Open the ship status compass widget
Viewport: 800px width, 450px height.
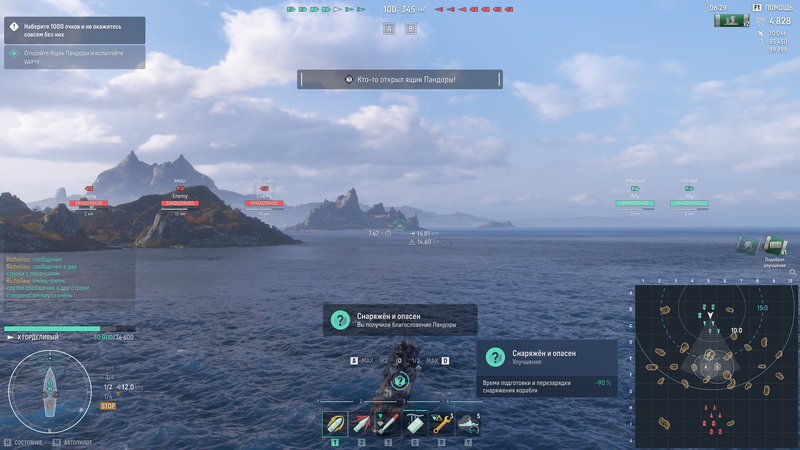[49, 391]
